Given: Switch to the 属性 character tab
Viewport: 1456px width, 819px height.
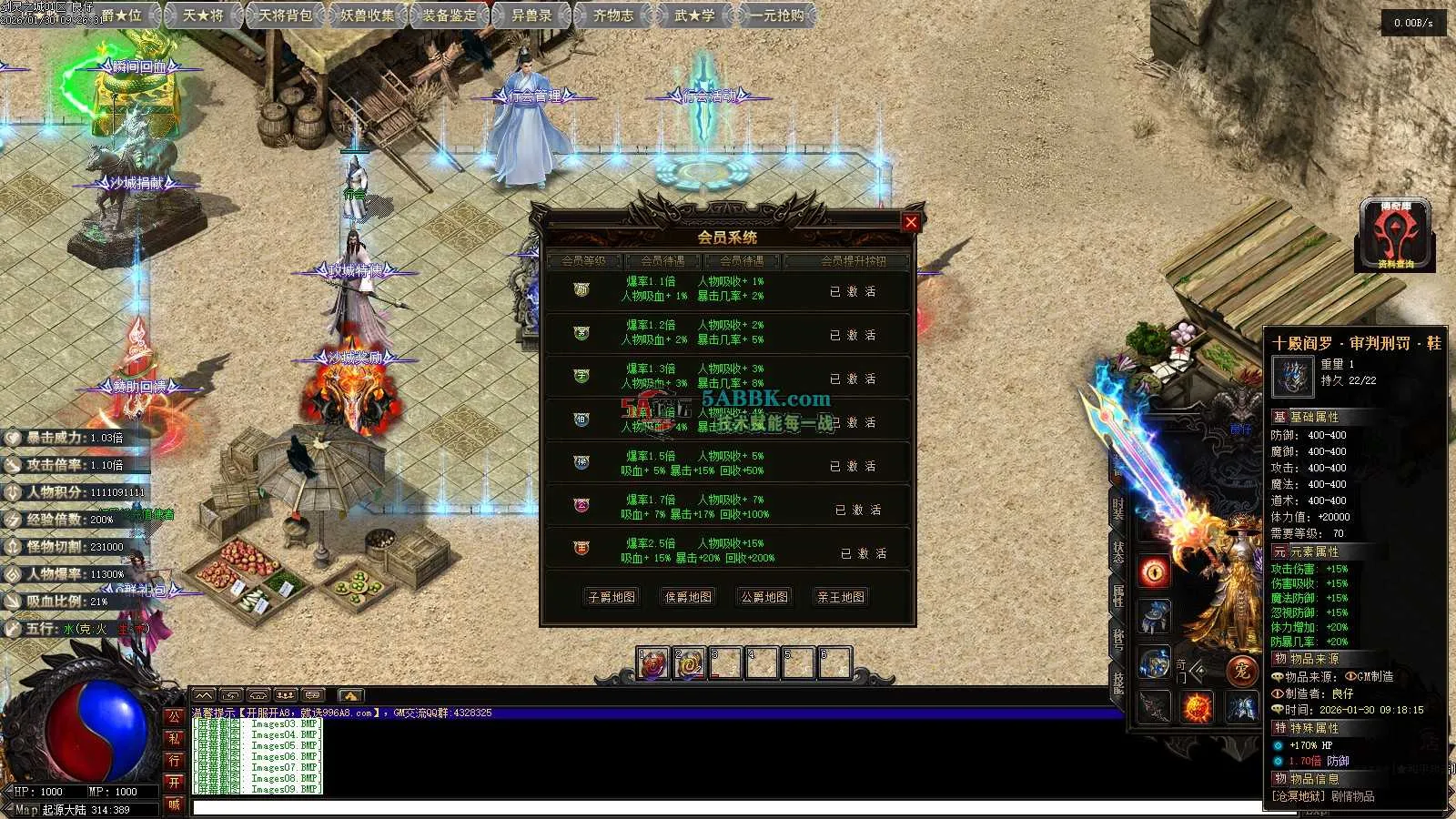Looking at the screenshot, I should click(1118, 595).
